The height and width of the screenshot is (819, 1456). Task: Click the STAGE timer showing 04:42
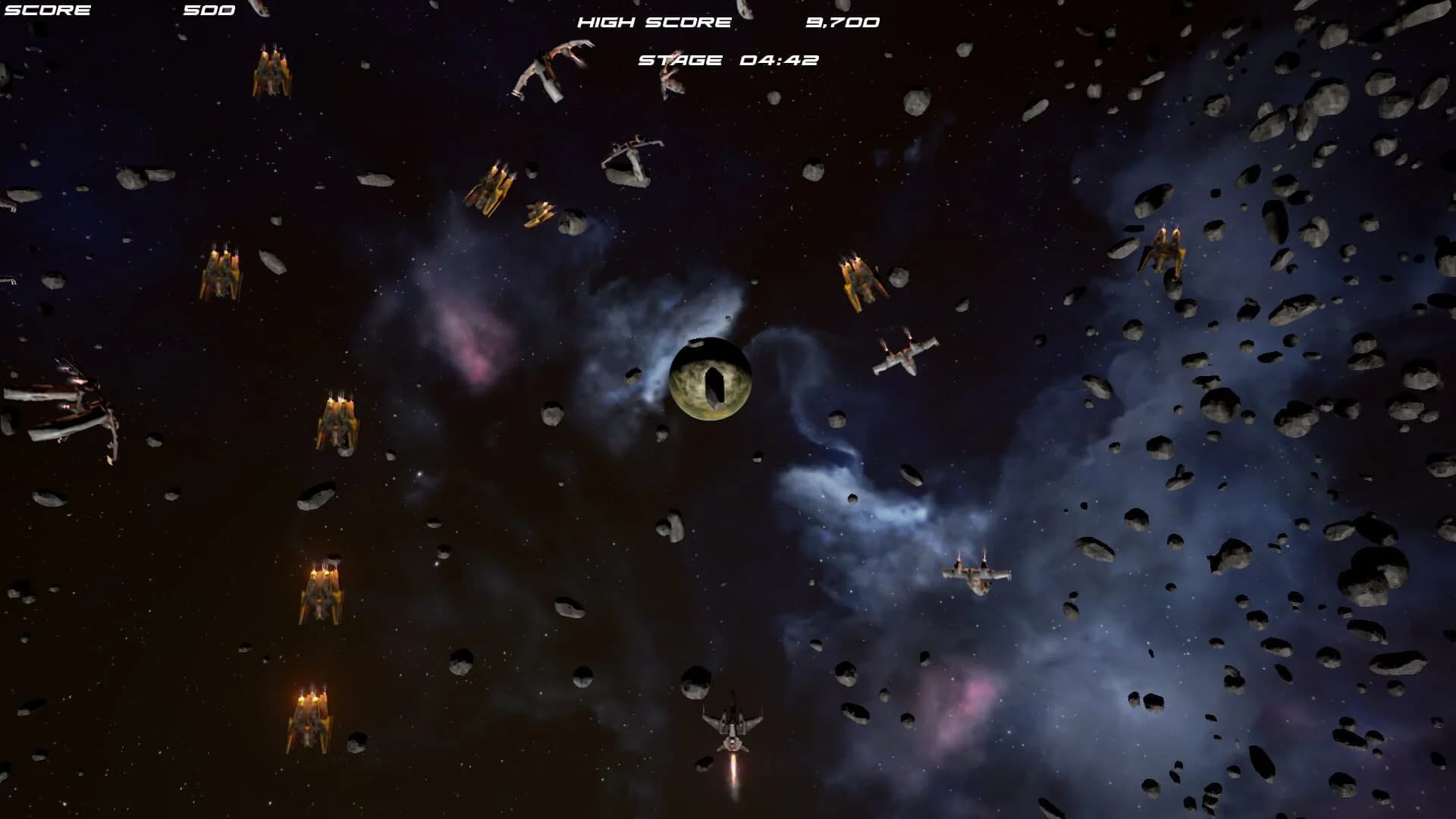(728, 58)
